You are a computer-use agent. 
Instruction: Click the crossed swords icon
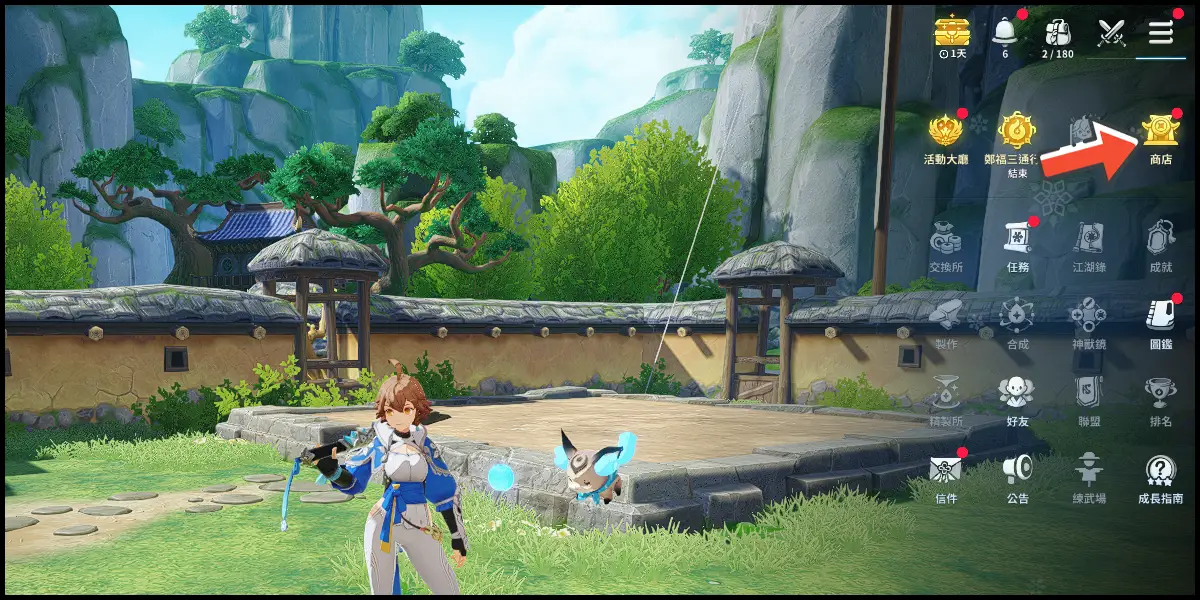point(1111,32)
